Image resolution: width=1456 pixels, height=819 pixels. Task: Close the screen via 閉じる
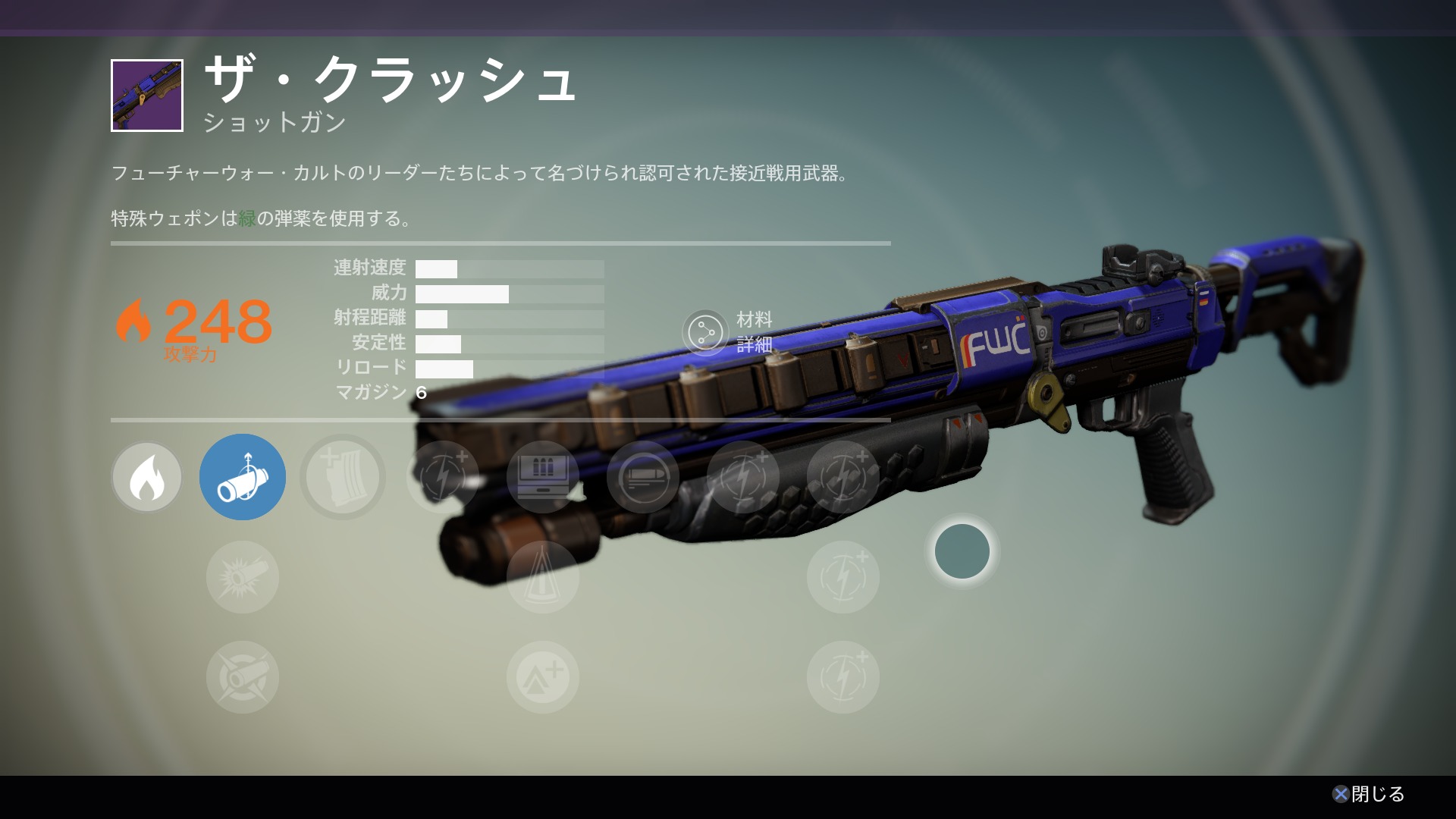click(1369, 794)
